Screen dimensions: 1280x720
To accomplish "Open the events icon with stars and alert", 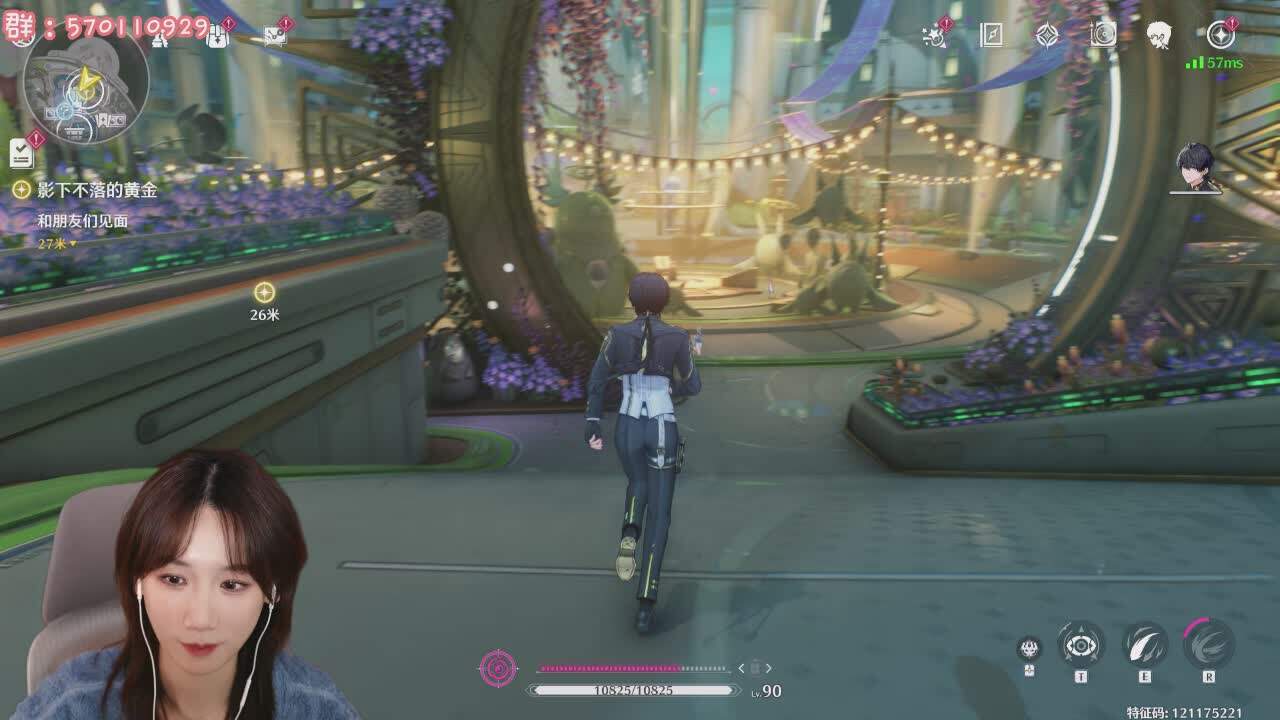I will click(x=935, y=35).
